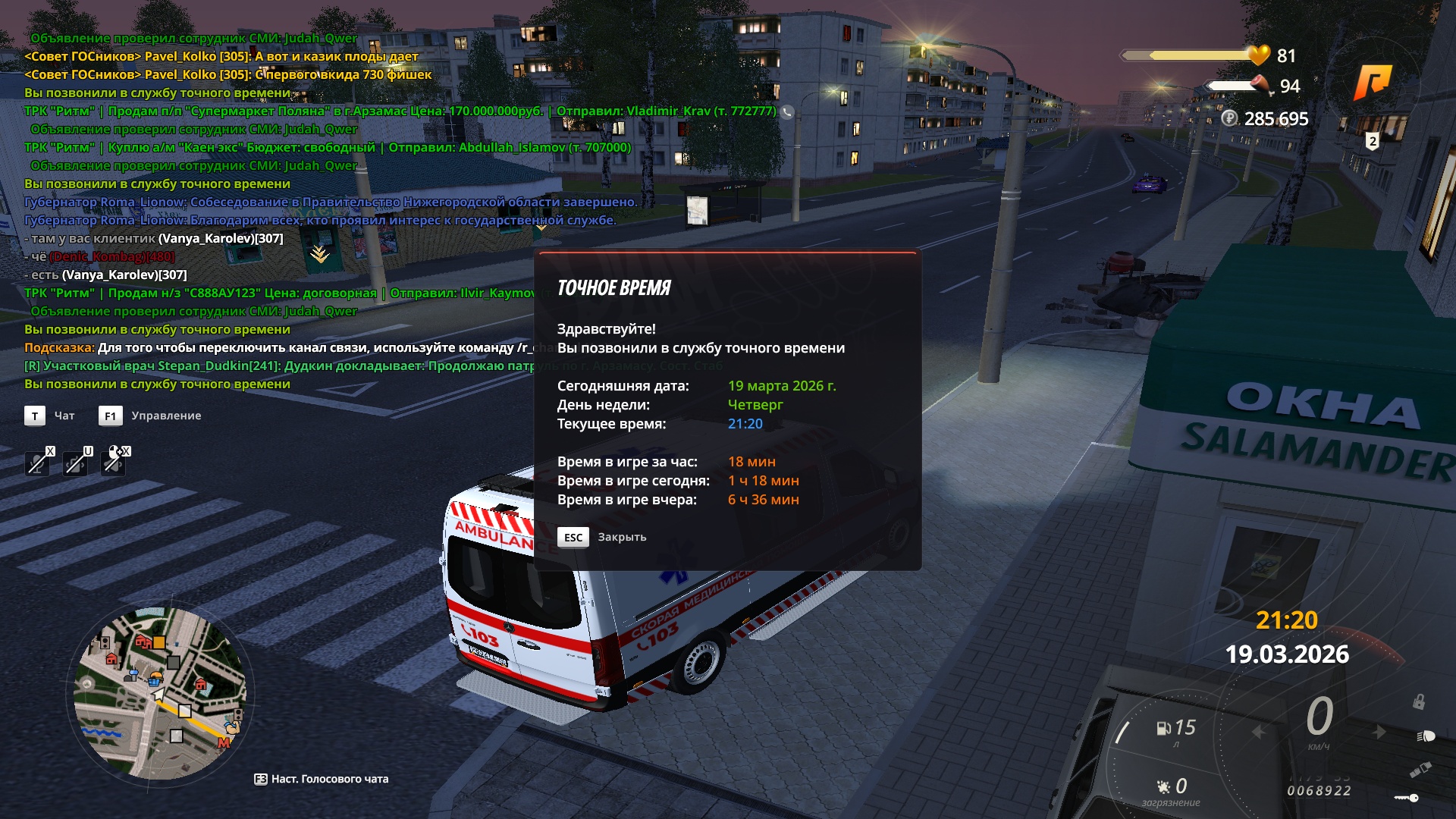Click the seatbelt icon
The height and width of the screenshot is (819, 1456).
(1420, 771)
